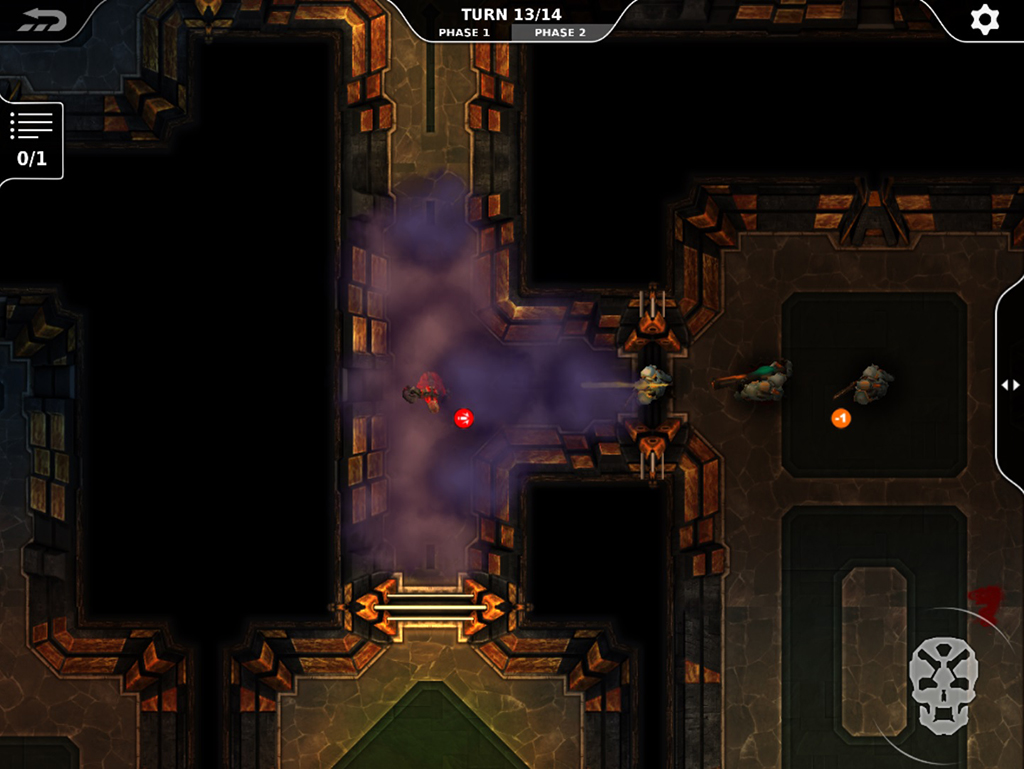Expand the side panel arrow tab
Viewport: 1024px width, 769px height.
pos(1010,385)
